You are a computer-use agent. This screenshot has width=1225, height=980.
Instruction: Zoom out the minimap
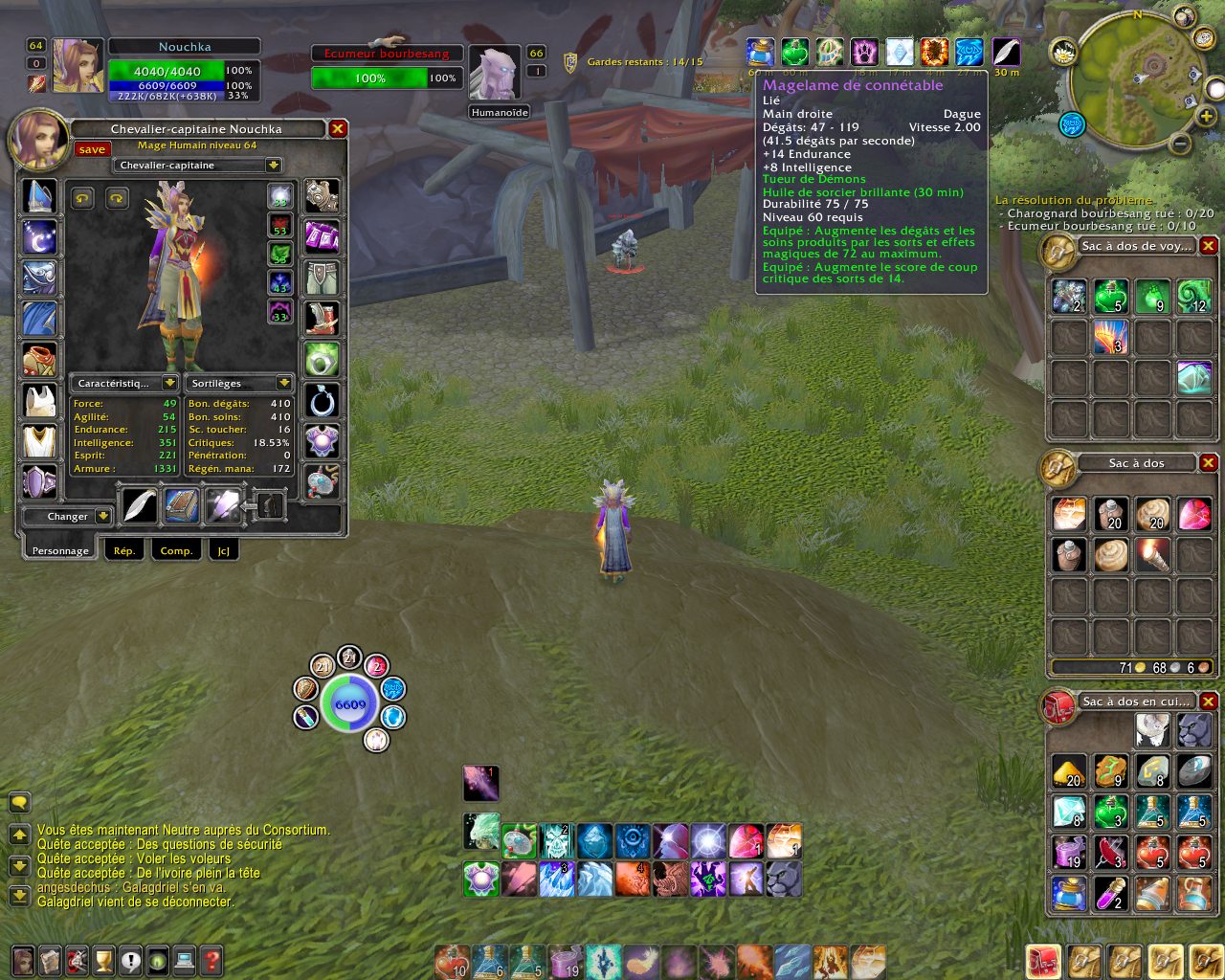click(1180, 145)
